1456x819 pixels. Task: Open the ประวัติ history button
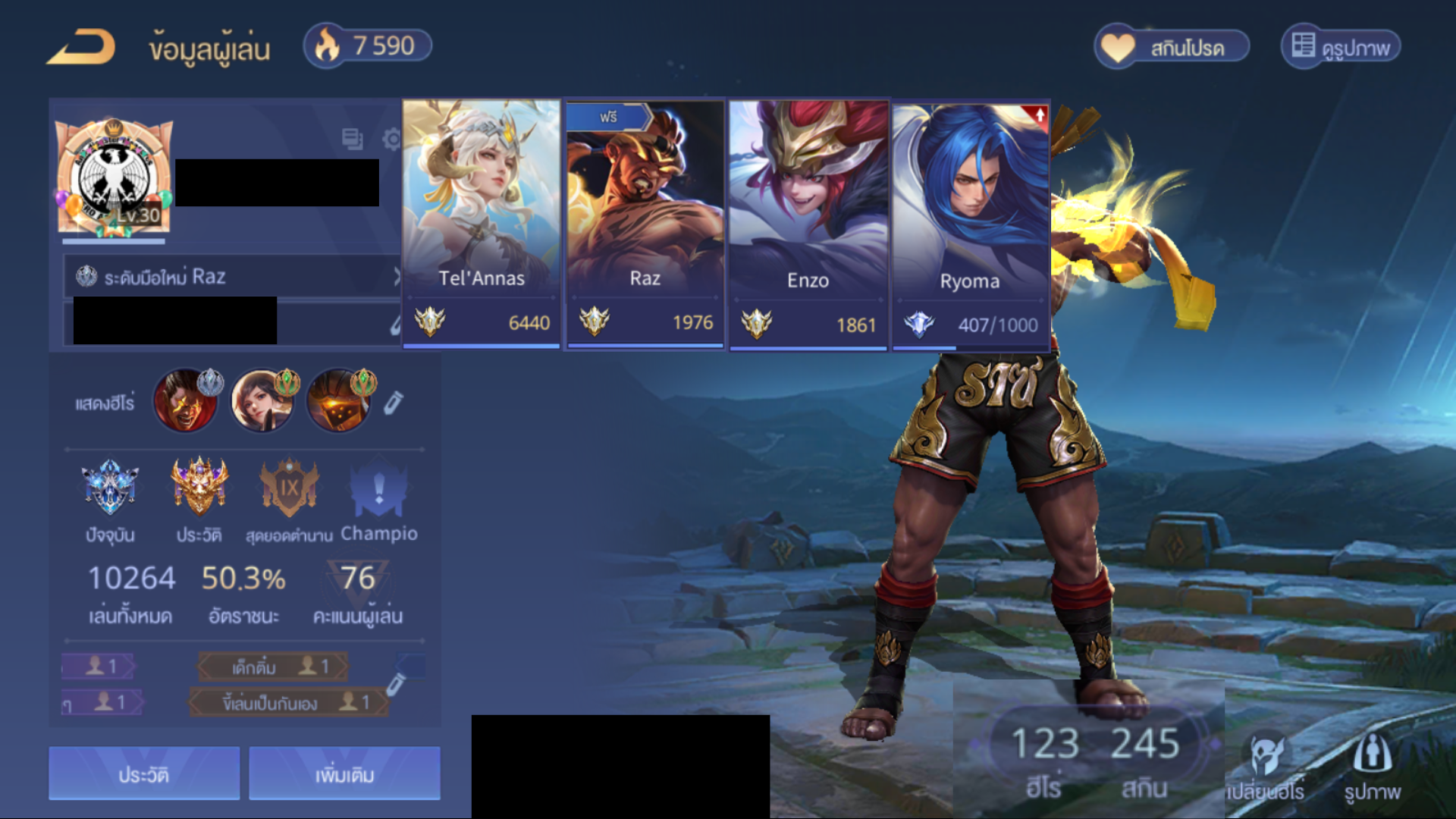[x=144, y=773]
